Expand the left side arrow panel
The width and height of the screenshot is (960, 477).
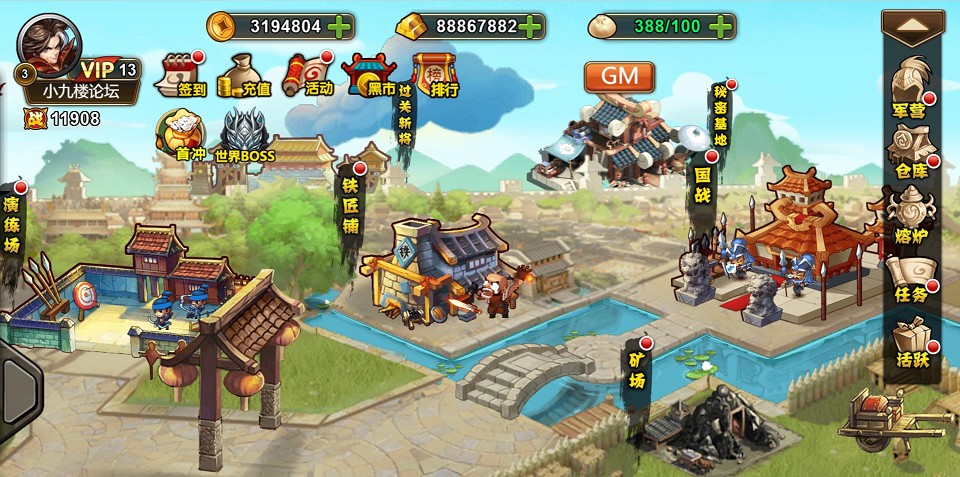point(18,385)
